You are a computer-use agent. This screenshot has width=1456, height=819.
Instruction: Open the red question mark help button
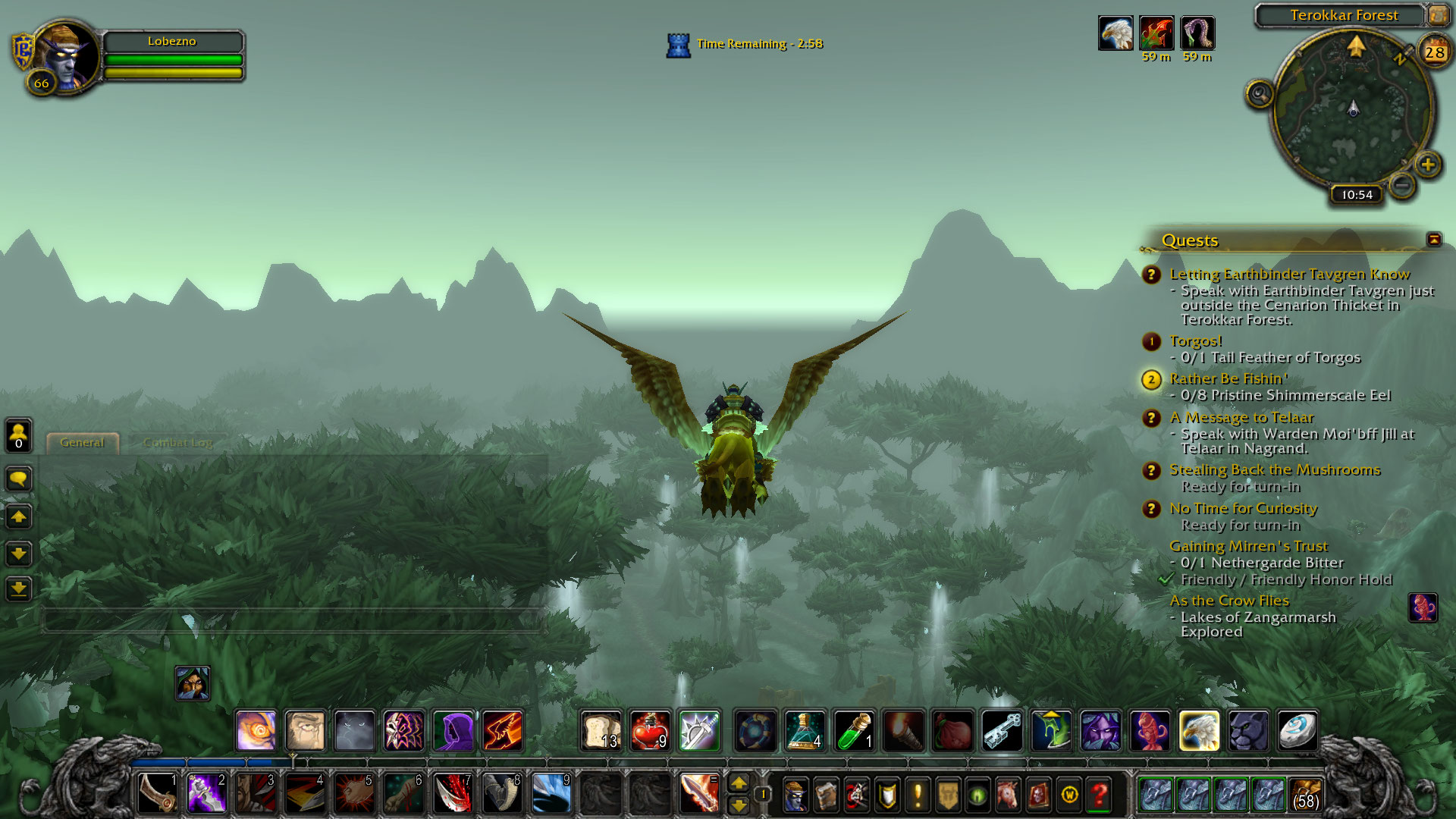[x=1099, y=795]
